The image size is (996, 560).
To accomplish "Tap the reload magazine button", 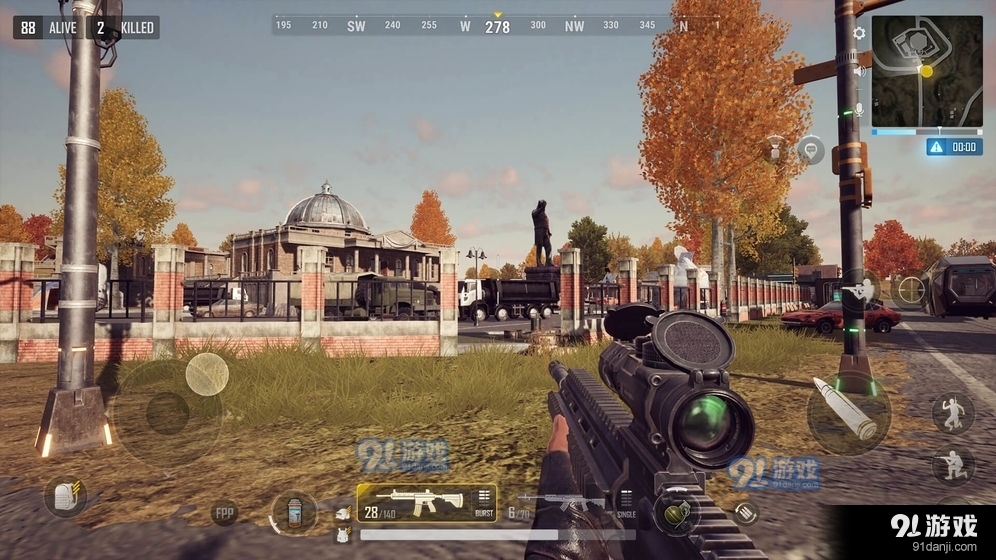I will coord(746,513).
